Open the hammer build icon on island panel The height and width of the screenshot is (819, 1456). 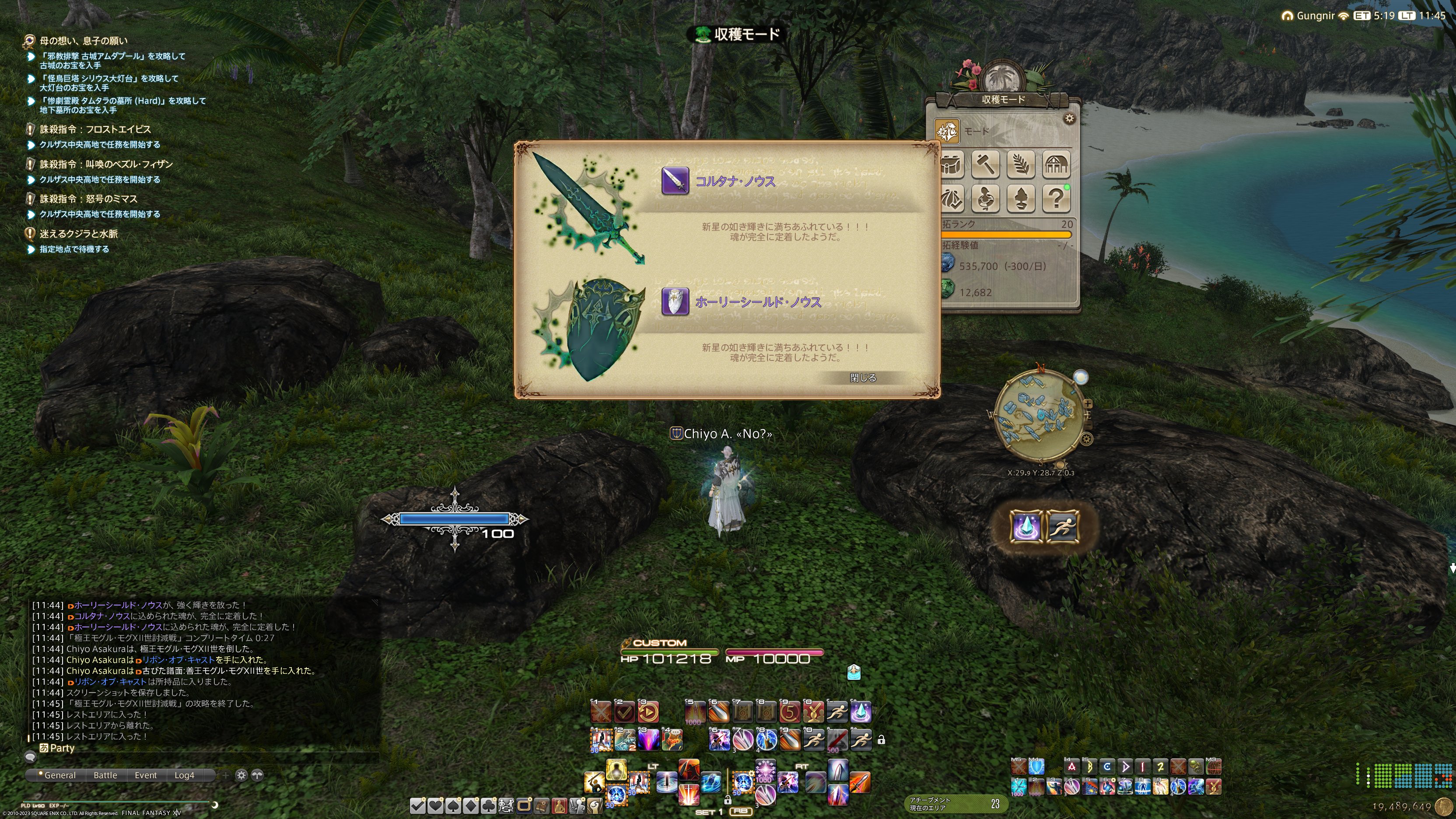(986, 164)
